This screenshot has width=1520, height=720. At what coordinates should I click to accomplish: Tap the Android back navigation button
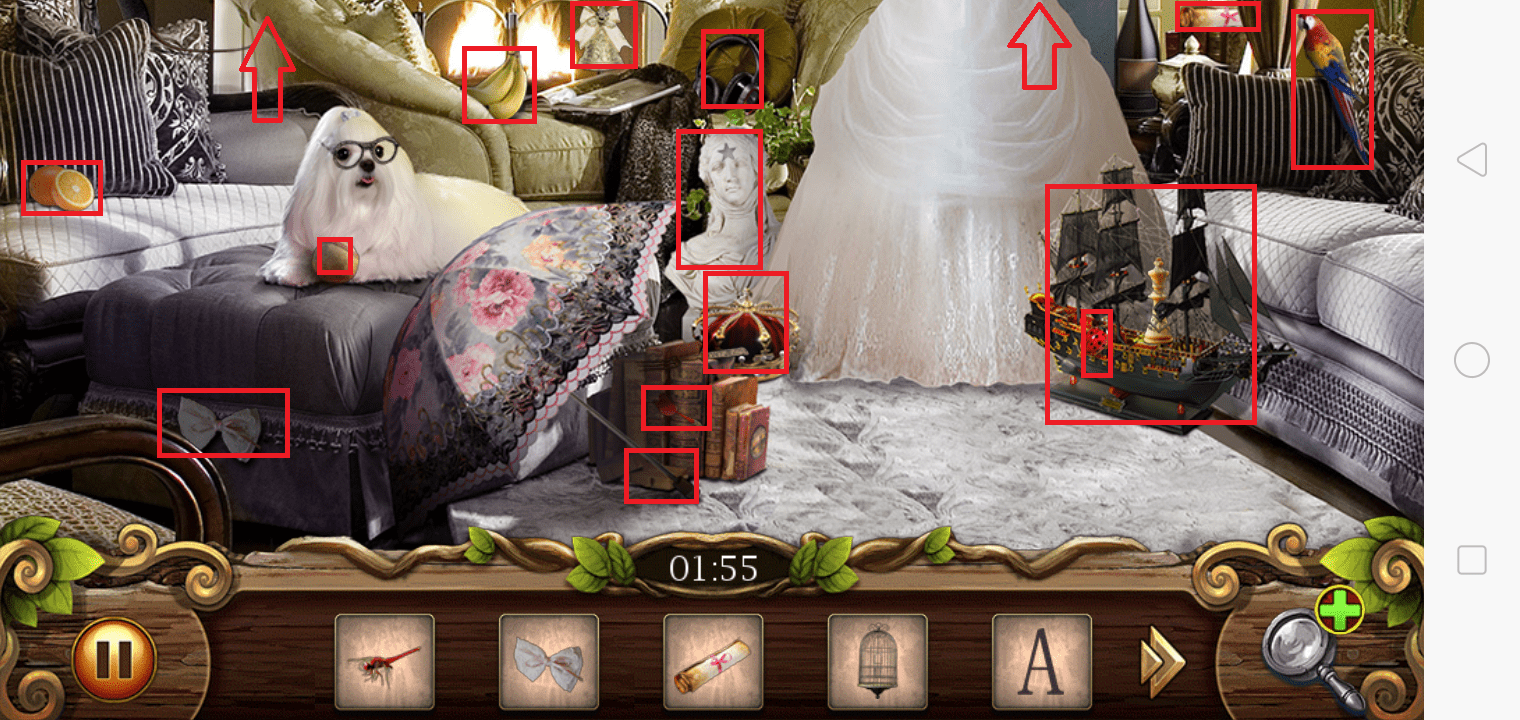click(1471, 157)
